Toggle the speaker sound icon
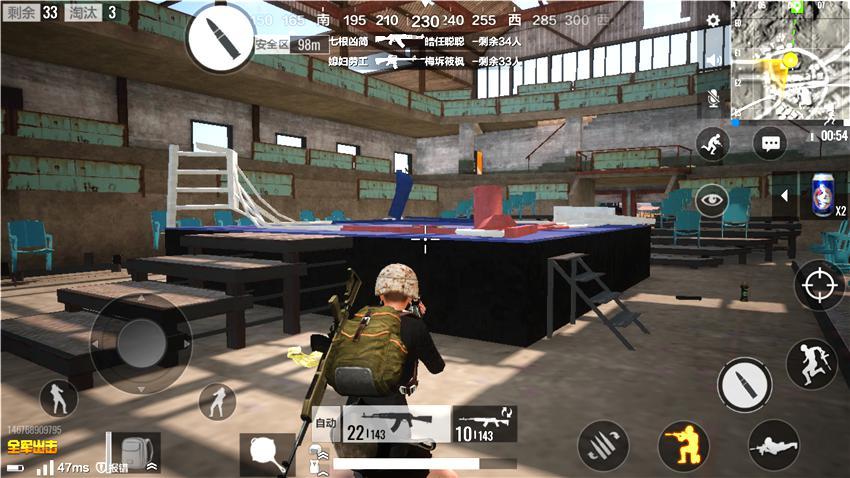Viewport: 850px width, 478px height. tap(713, 60)
